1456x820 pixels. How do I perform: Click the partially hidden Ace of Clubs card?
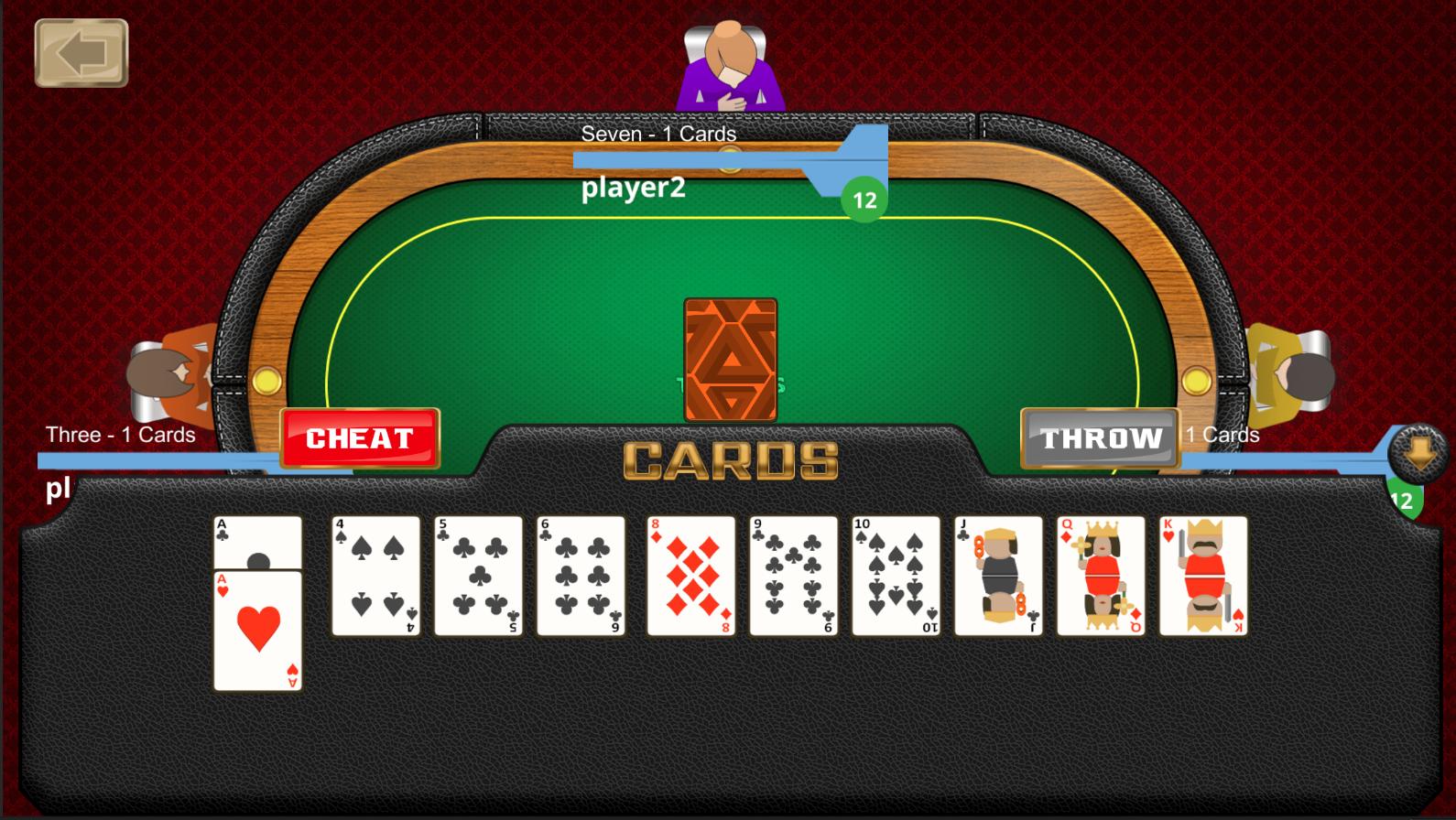pos(257,540)
